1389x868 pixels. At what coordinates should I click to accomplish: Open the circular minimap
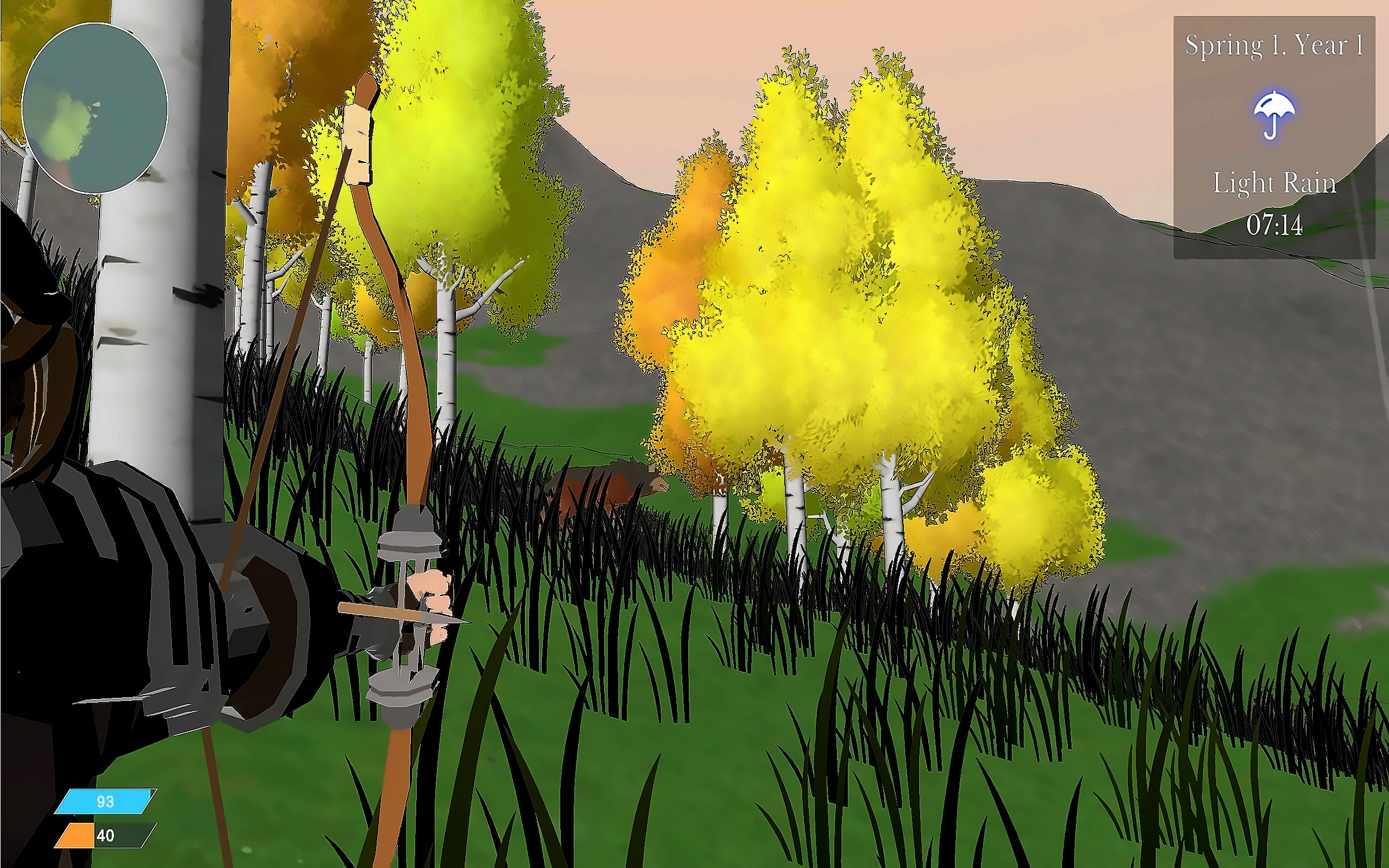pyautogui.click(x=94, y=108)
